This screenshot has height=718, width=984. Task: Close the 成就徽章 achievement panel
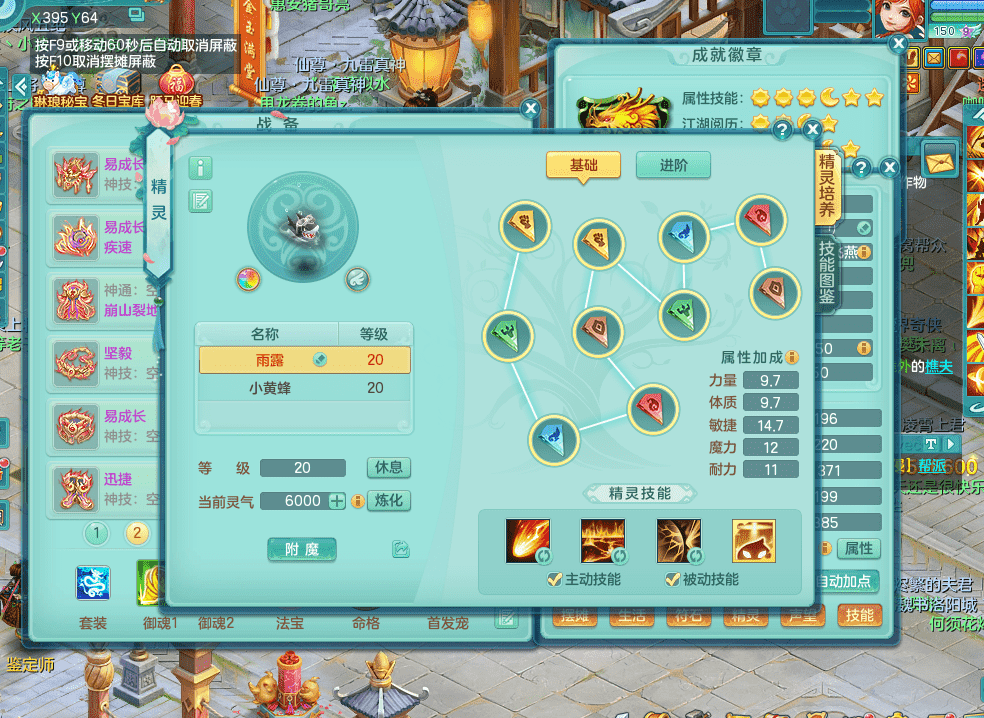click(x=898, y=44)
